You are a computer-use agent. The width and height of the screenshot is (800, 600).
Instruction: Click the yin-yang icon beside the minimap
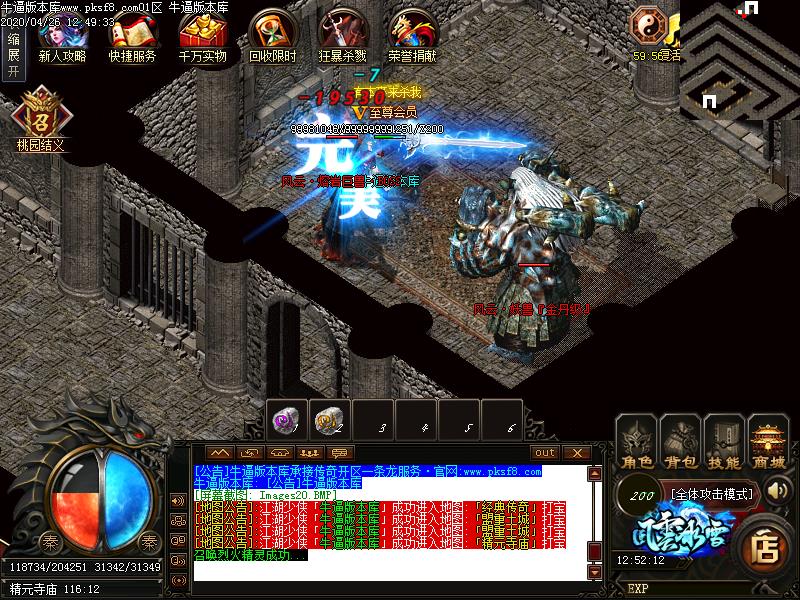pyautogui.click(x=646, y=23)
